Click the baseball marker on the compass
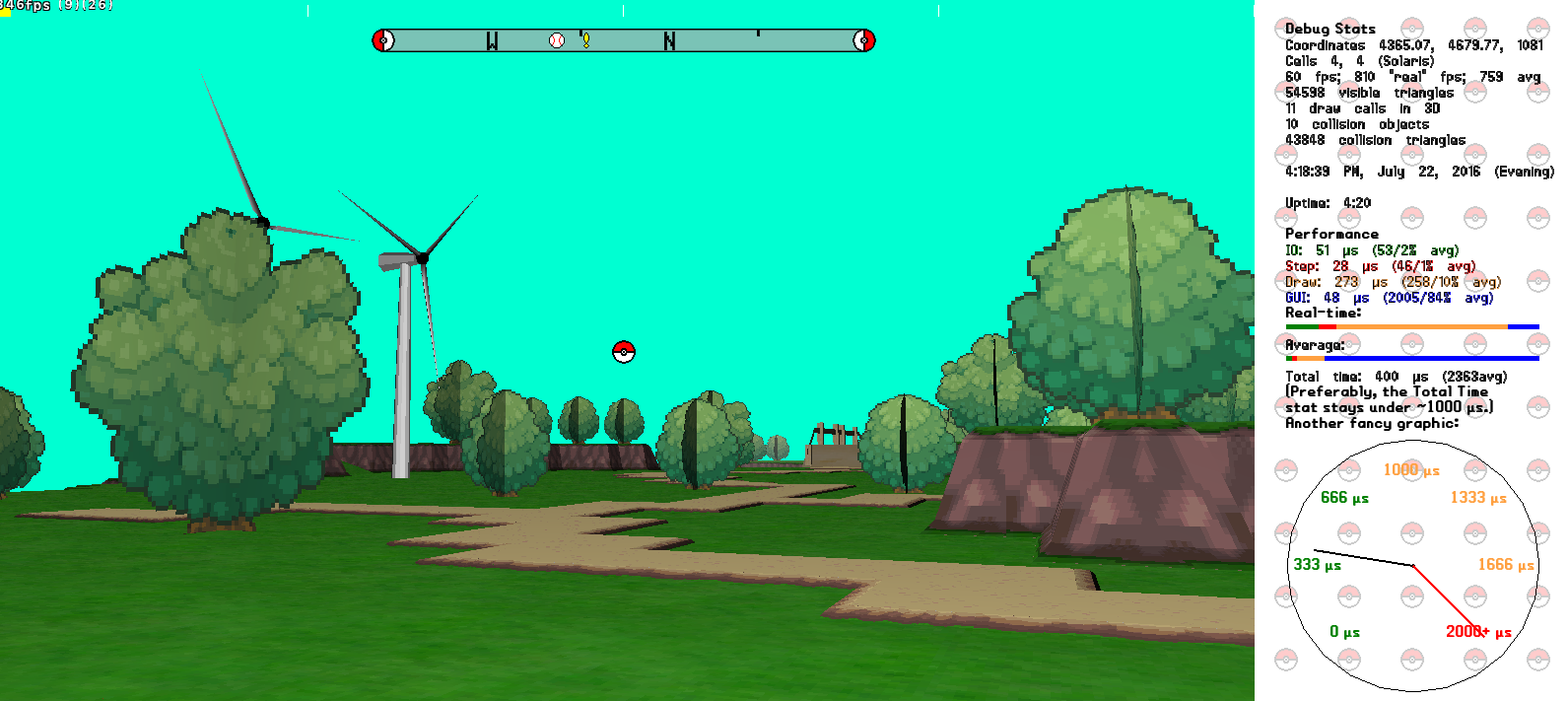This screenshot has width=1568, height=701. [x=557, y=40]
